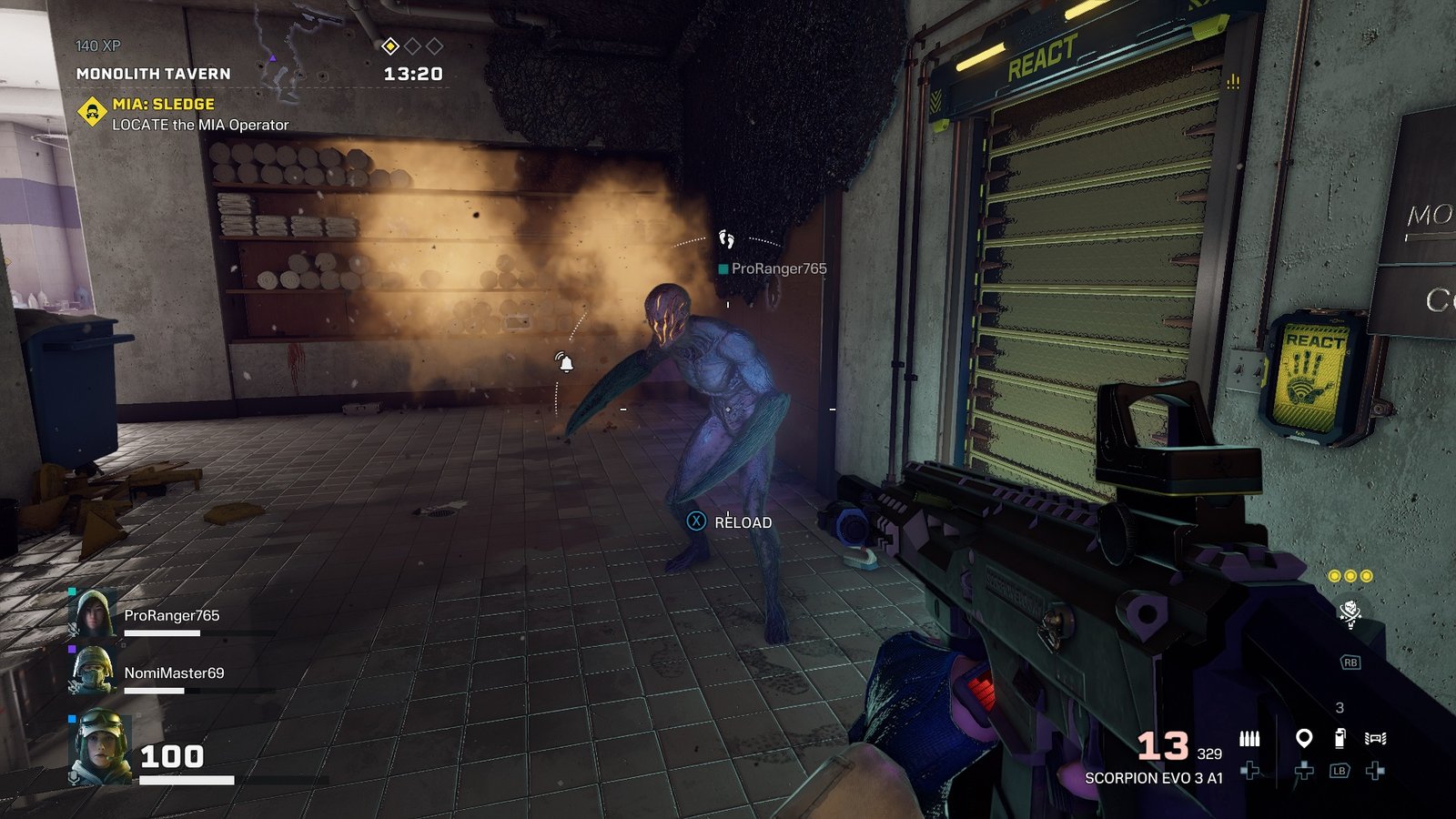This screenshot has width=1456, height=819.
Task: Select the active yellow objective diamond
Action: click(x=390, y=46)
